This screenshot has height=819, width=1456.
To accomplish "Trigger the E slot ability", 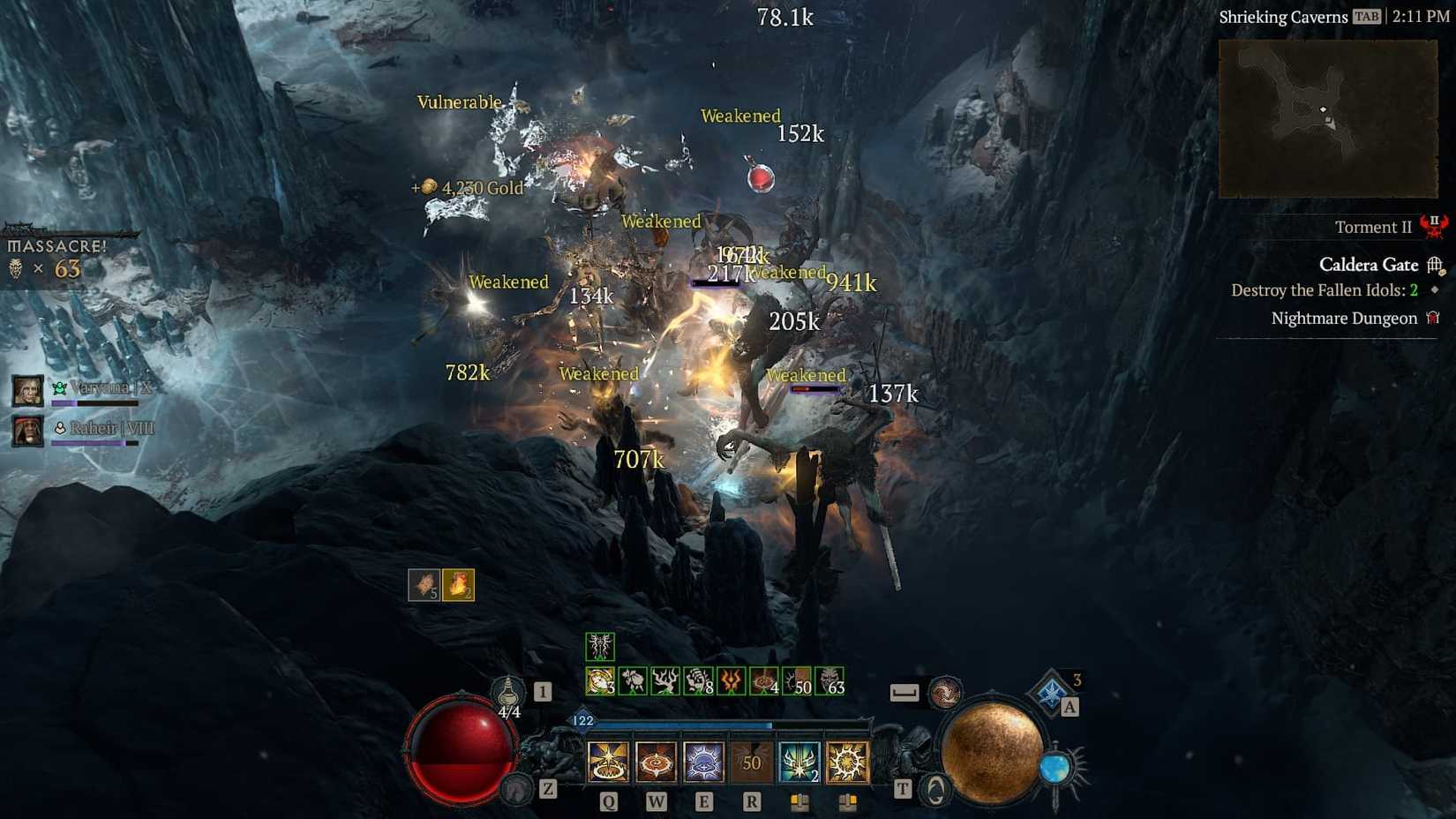I will click(702, 763).
